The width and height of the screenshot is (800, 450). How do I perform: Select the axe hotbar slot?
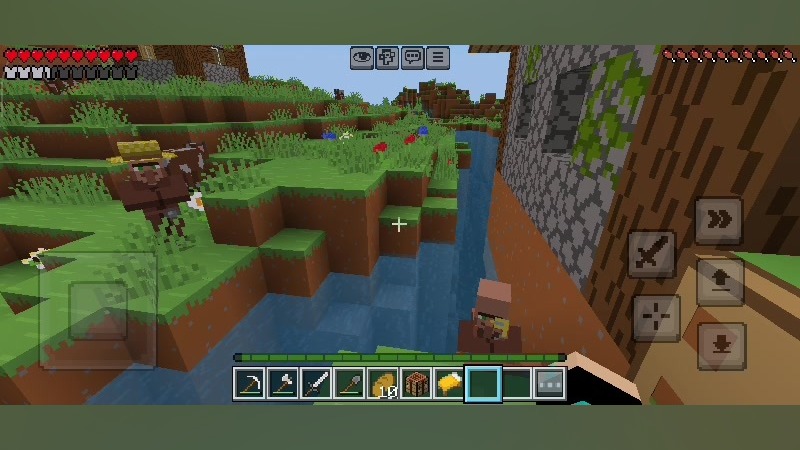pos(283,383)
